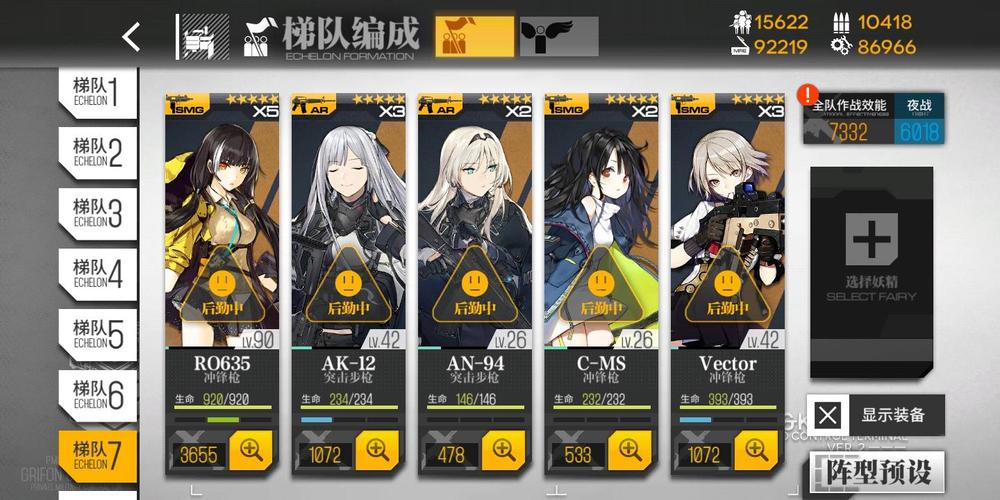Go back with the arrow button

(131, 37)
